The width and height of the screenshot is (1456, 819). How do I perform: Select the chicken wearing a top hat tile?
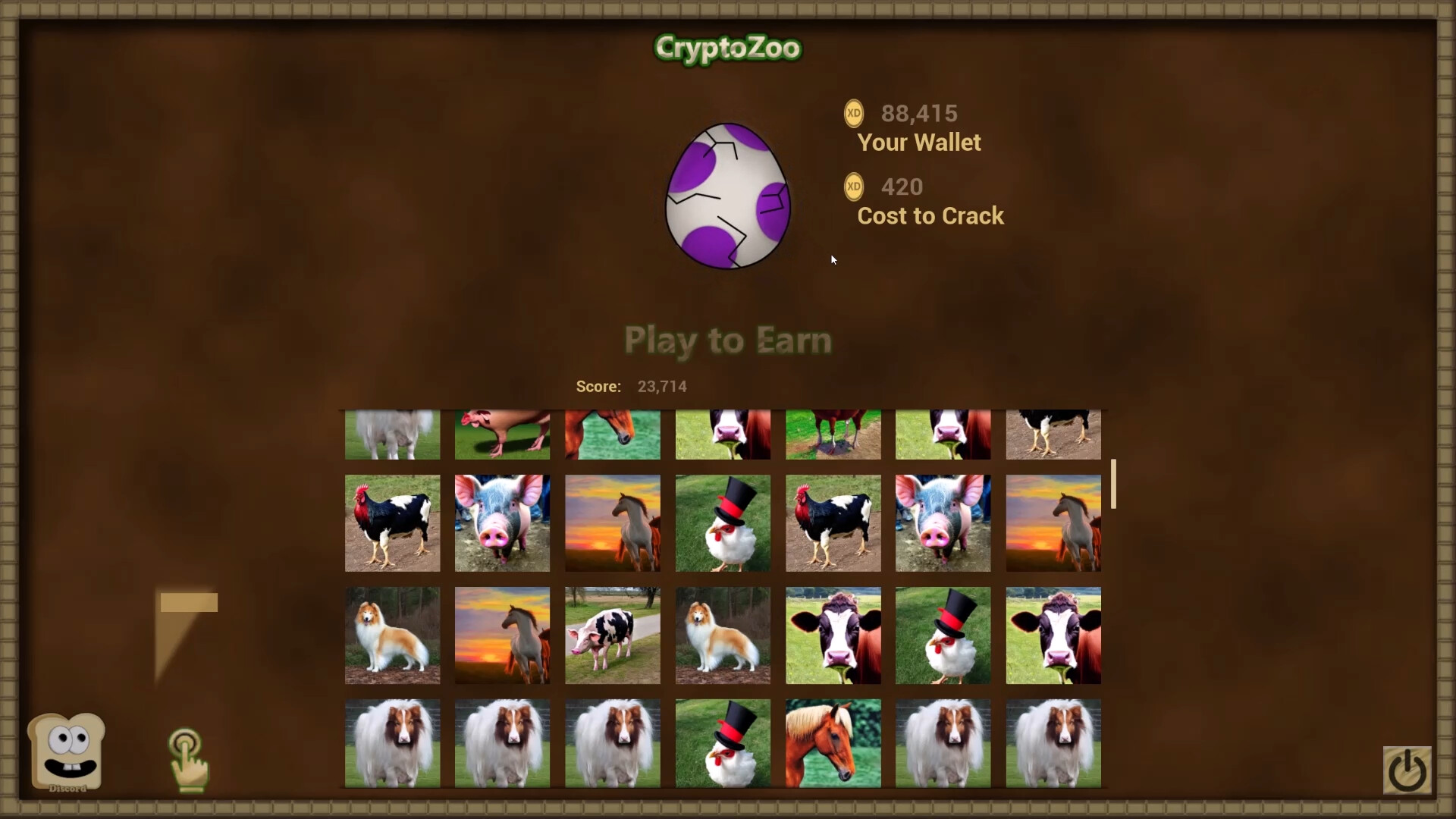pyautogui.click(x=722, y=523)
